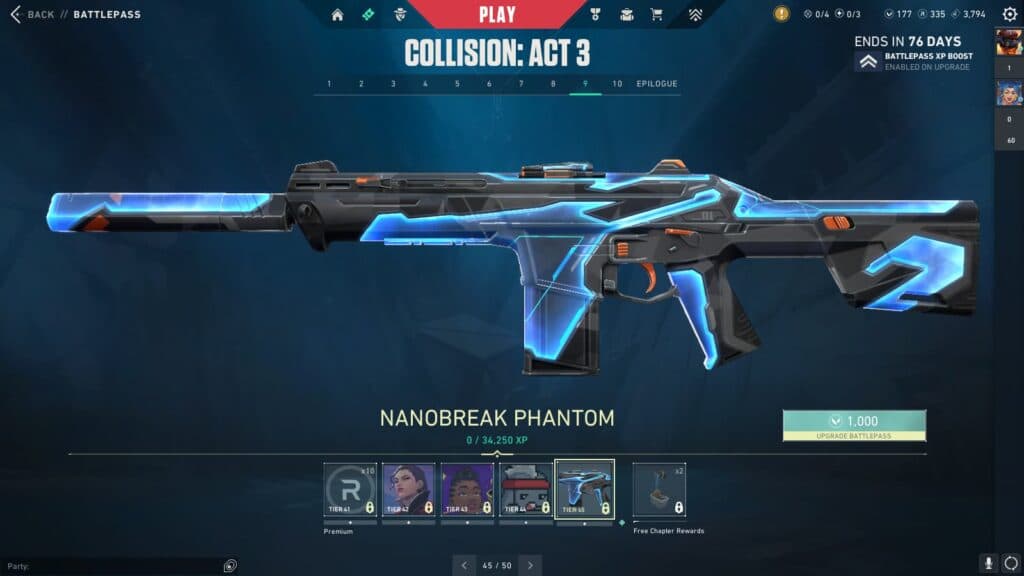Select the Free Chapter Rewards item
The height and width of the screenshot is (576, 1024).
pyautogui.click(x=659, y=489)
